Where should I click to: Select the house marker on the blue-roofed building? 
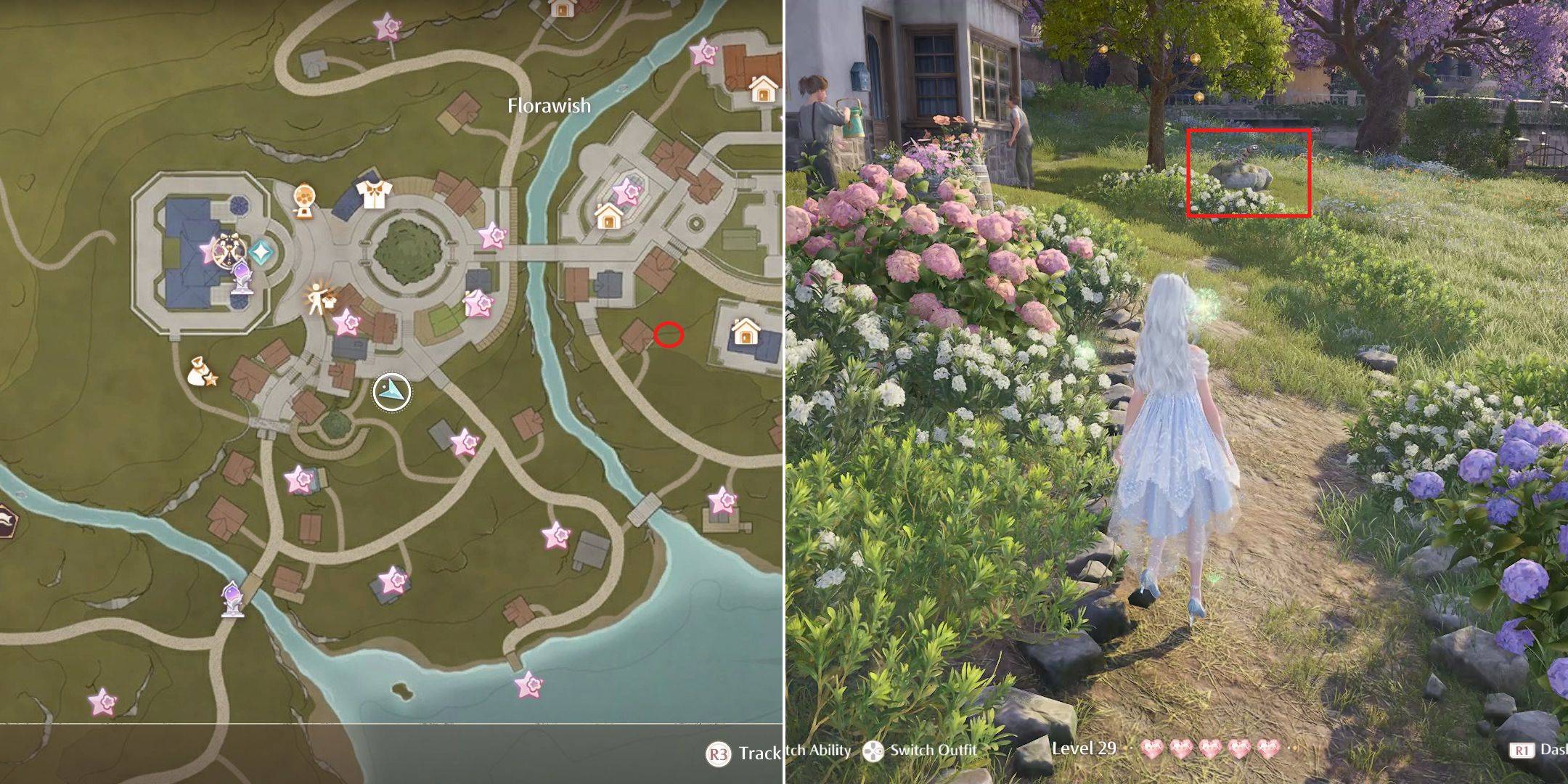coord(745,333)
